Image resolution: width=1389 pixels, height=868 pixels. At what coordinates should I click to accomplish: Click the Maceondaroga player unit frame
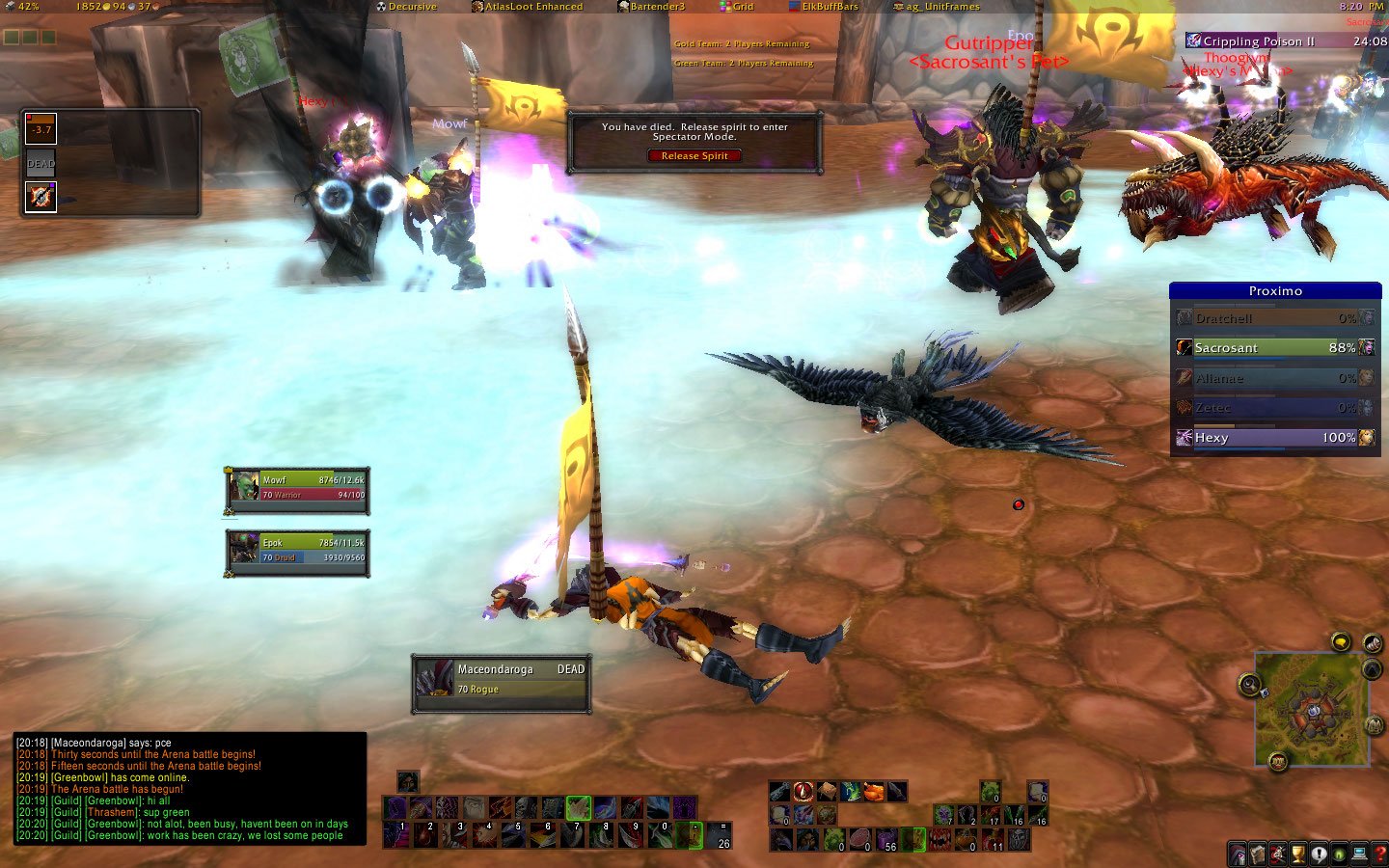pos(502,679)
